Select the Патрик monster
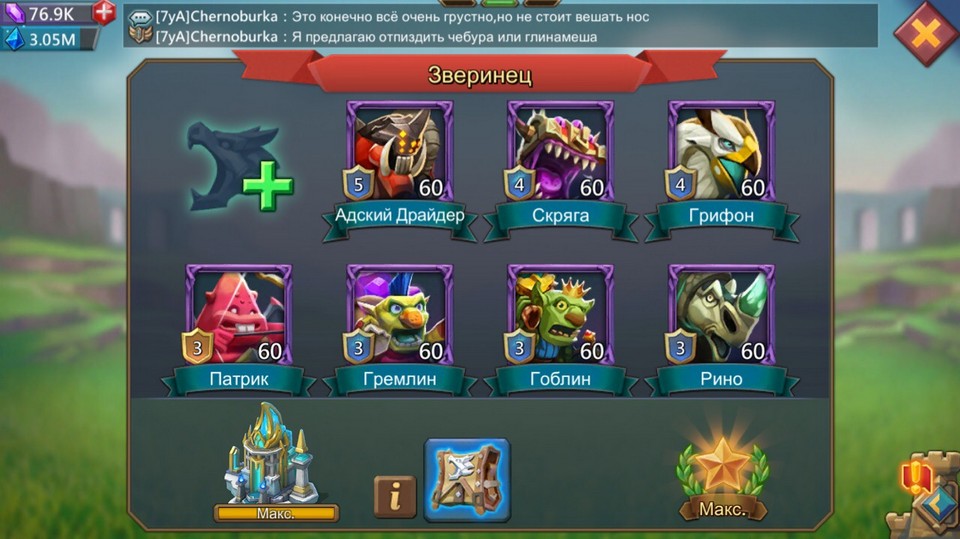This screenshot has width=960, height=539. 239,316
